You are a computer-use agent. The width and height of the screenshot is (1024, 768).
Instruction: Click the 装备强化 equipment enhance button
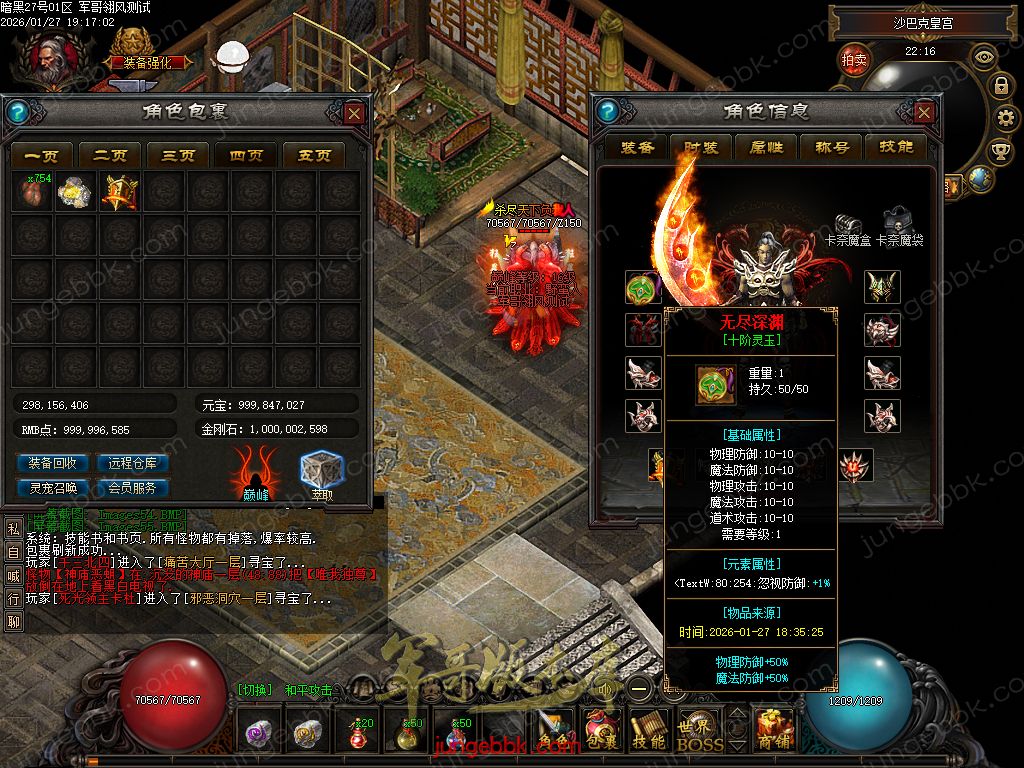coord(148,60)
